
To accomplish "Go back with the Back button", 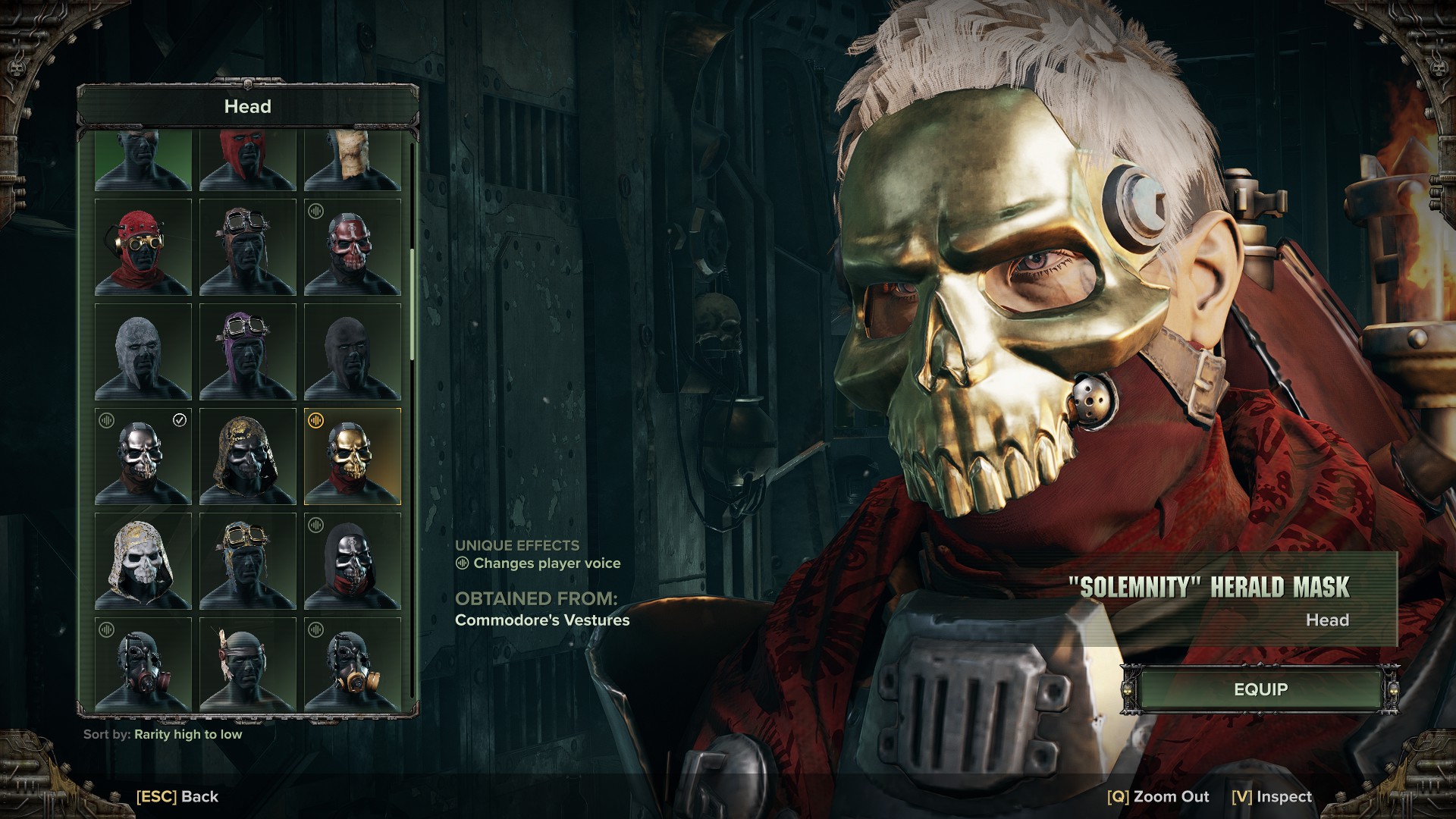I will pos(177,796).
